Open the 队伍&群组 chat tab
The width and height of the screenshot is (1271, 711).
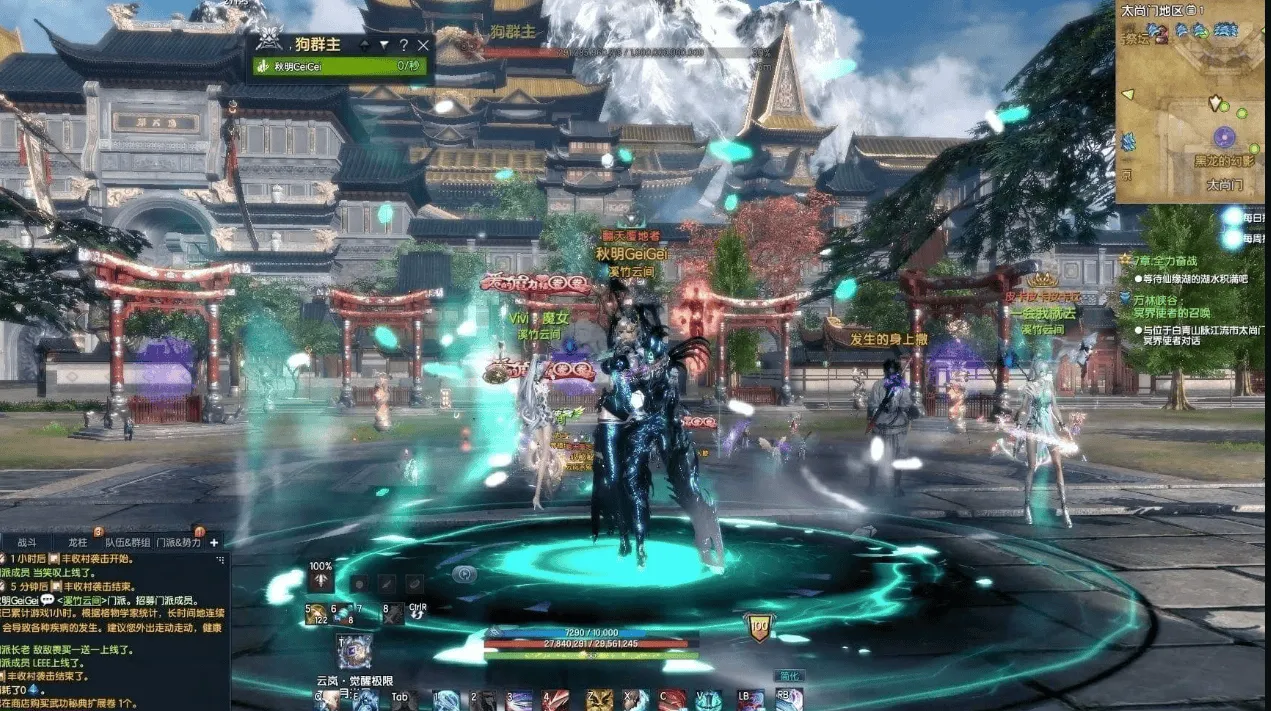tap(128, 542)
